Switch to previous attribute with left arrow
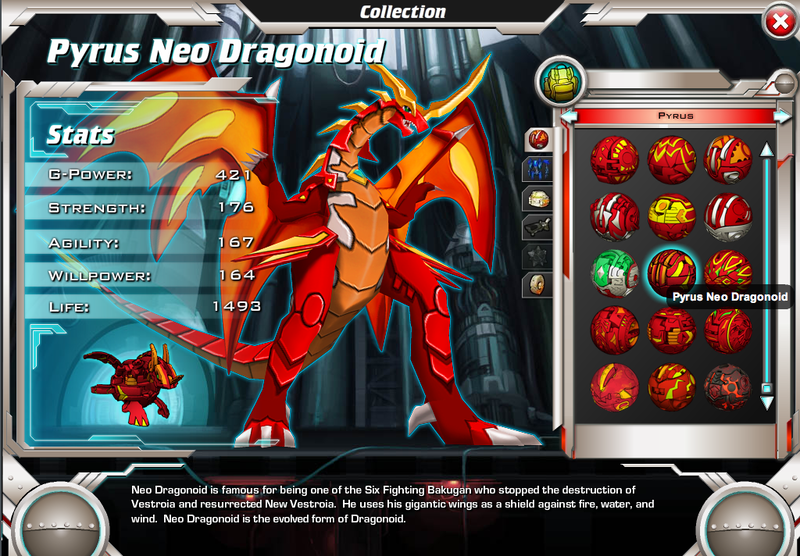This screenshot has width=800, height=556. tap(568, 116)
